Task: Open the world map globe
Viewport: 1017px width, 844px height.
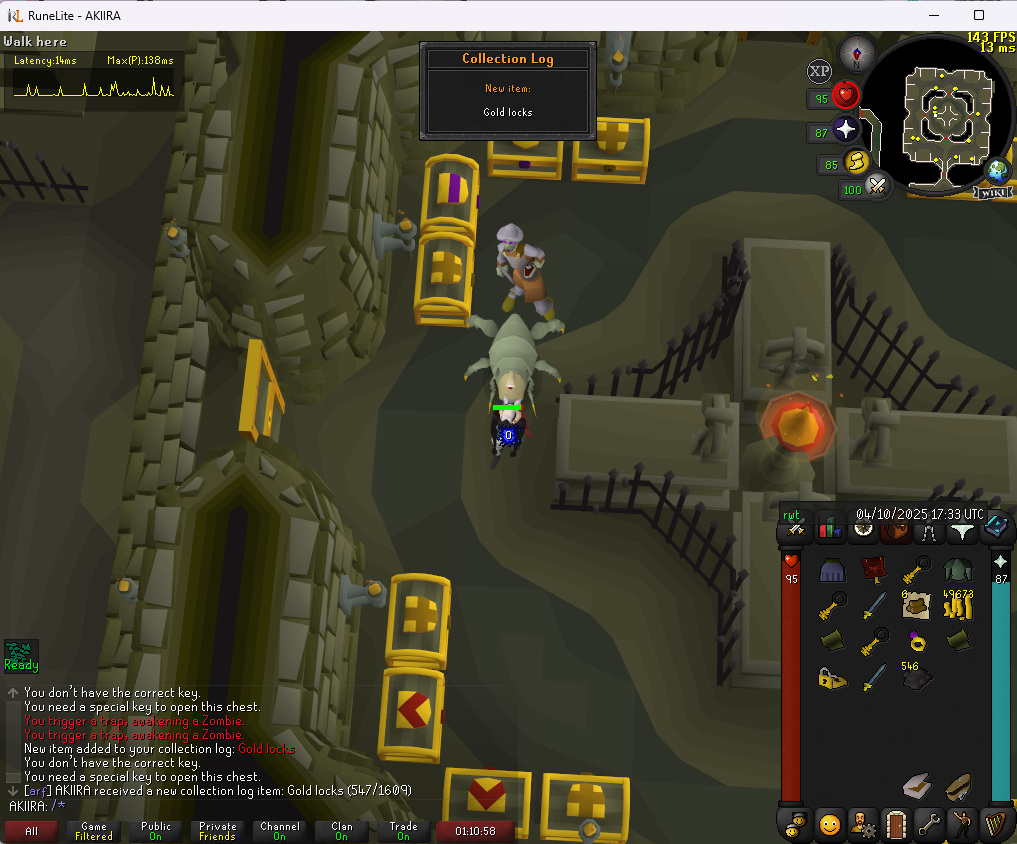Action: click(997, 169)
